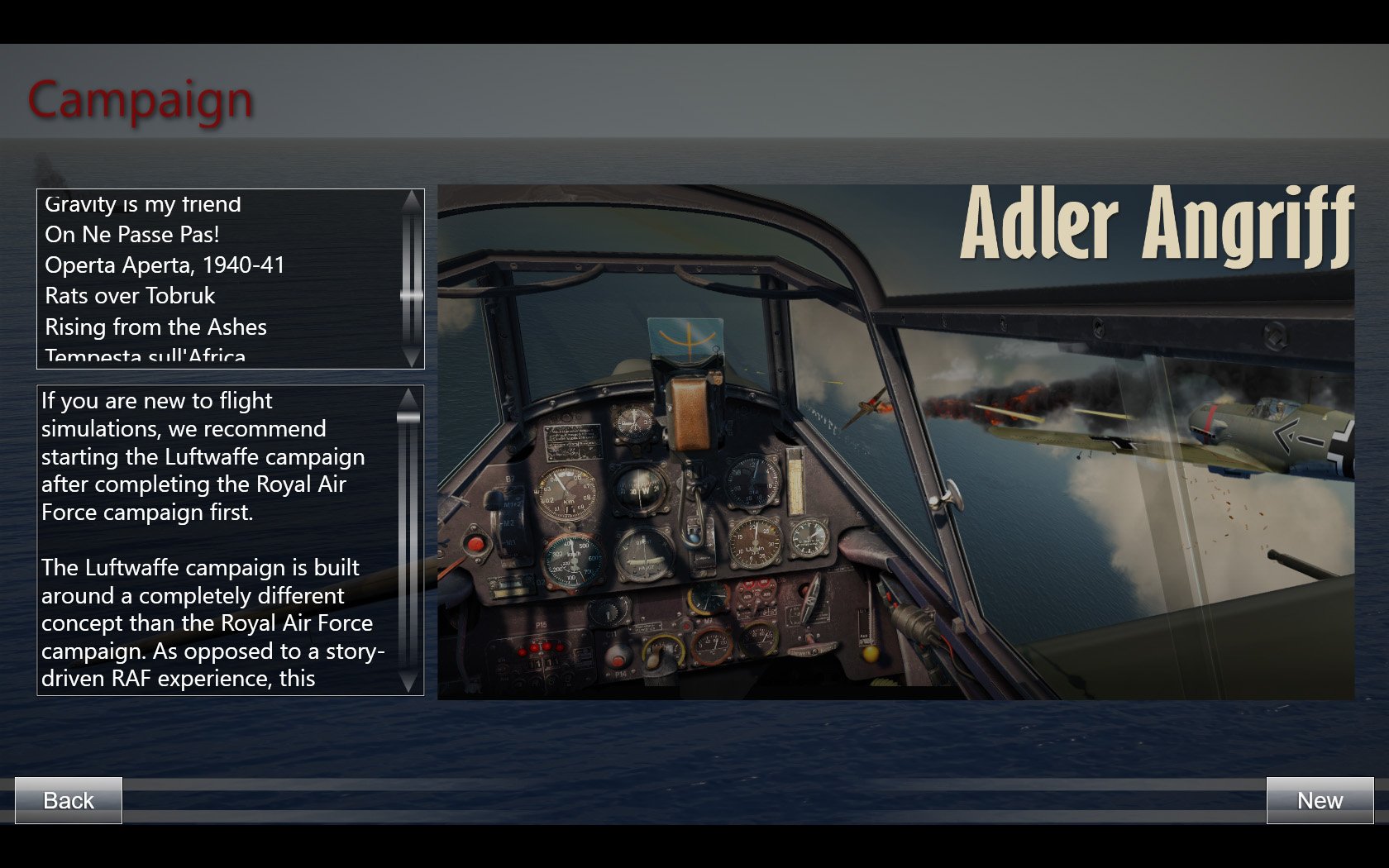This screenshot has width=1389, height=868.
Task: Select the Tempesta sull'Africa campaign entry
Action: tap(146, 357)
